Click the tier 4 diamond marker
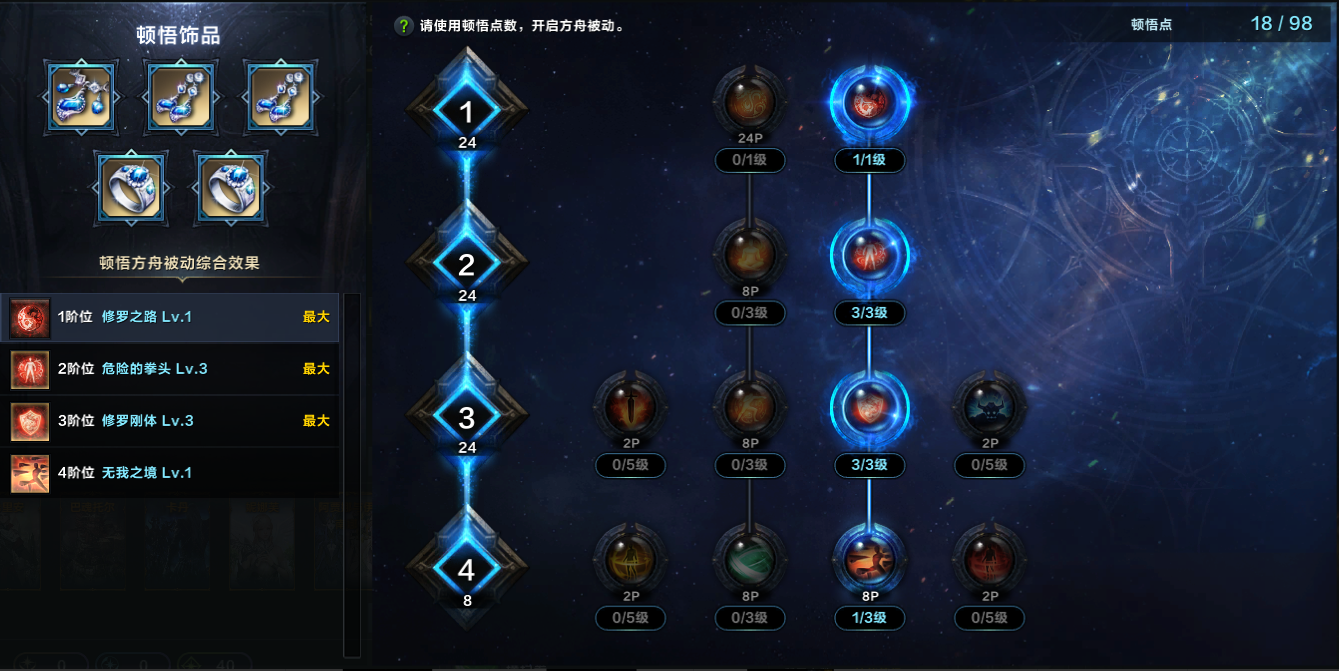Screen dimensions: 1339x671 pyautogui.click(x=466, y=569)
